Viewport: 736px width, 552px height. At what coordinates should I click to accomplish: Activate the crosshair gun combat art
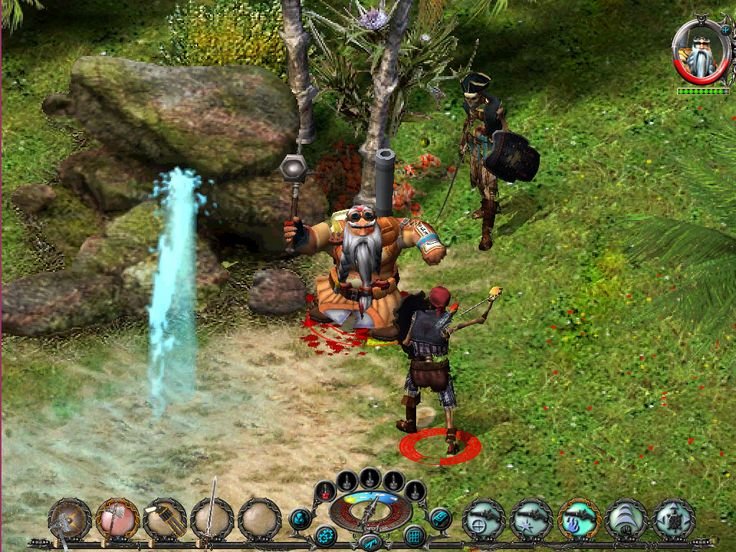click(484, 520)
